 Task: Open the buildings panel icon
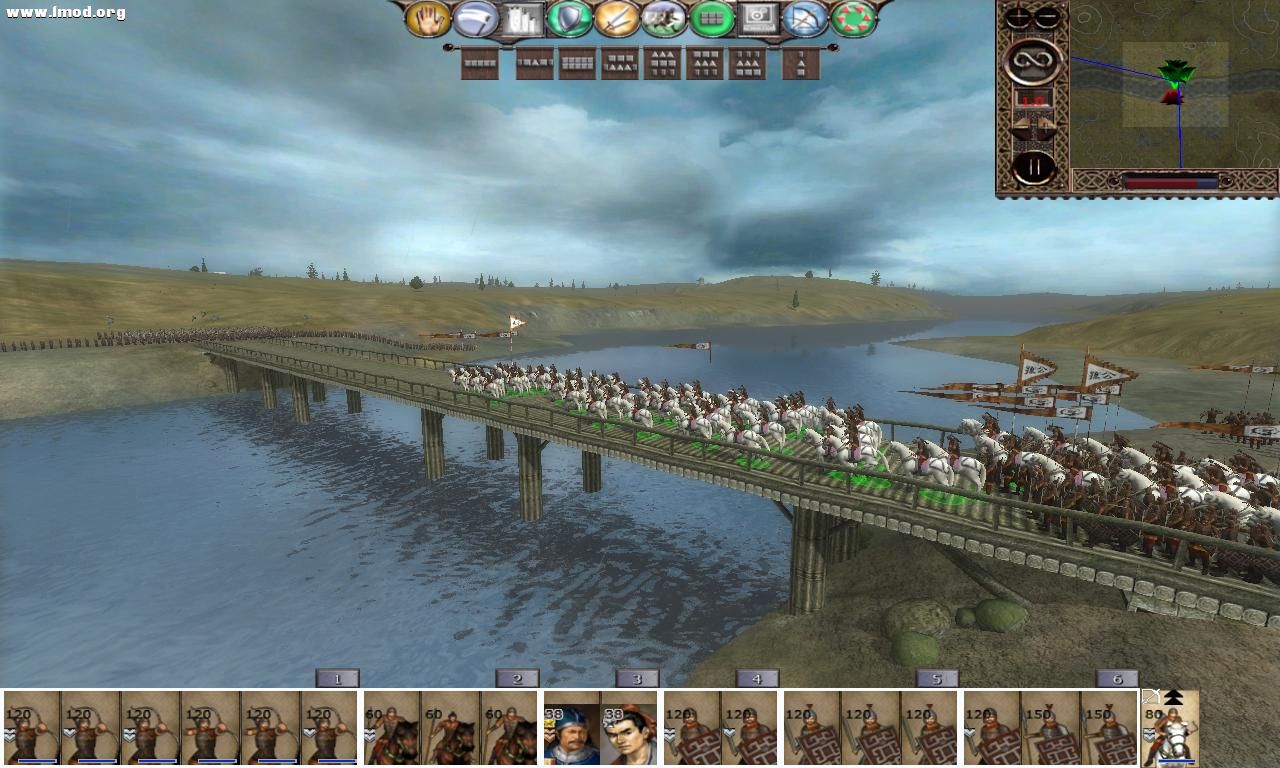coord(523,18)
